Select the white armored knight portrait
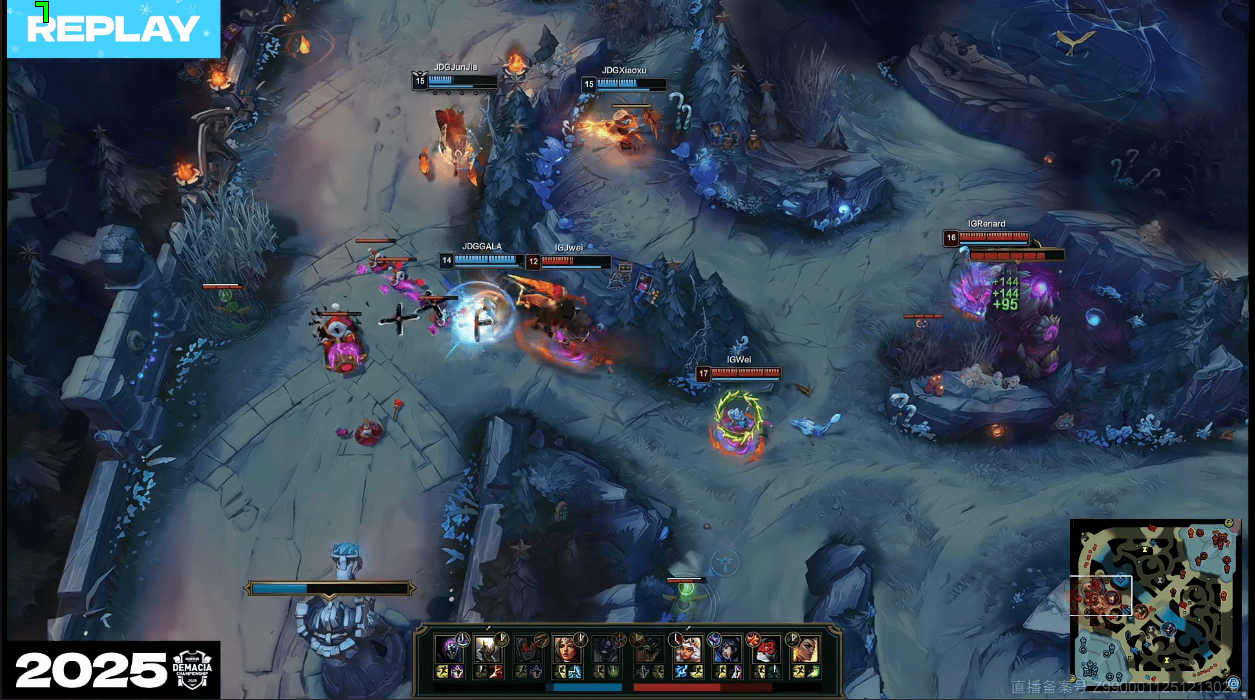This screenshot has width=1255, height=700. coord(487,648)
